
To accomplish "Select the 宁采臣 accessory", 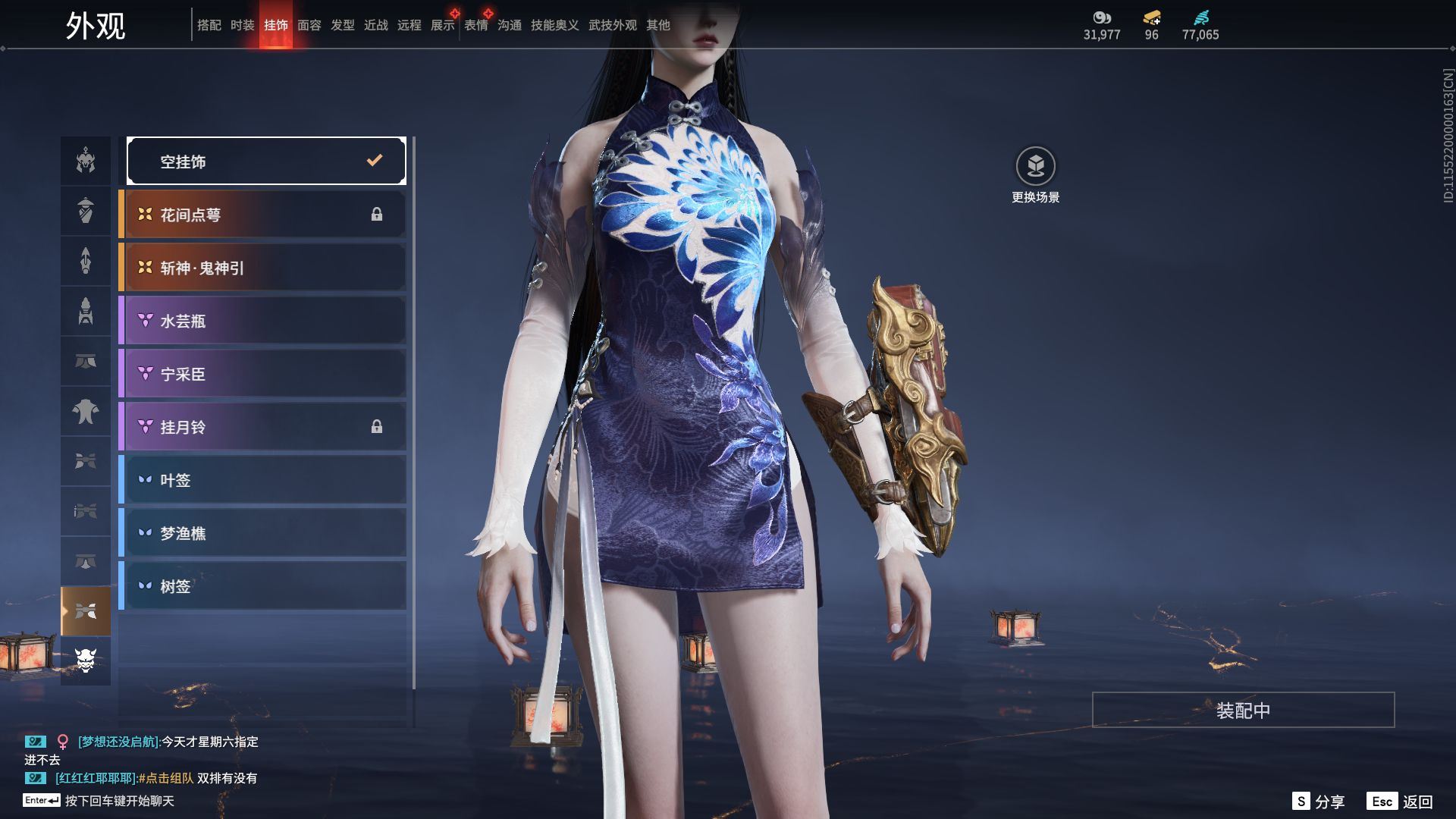I will [x=262, y=374].
